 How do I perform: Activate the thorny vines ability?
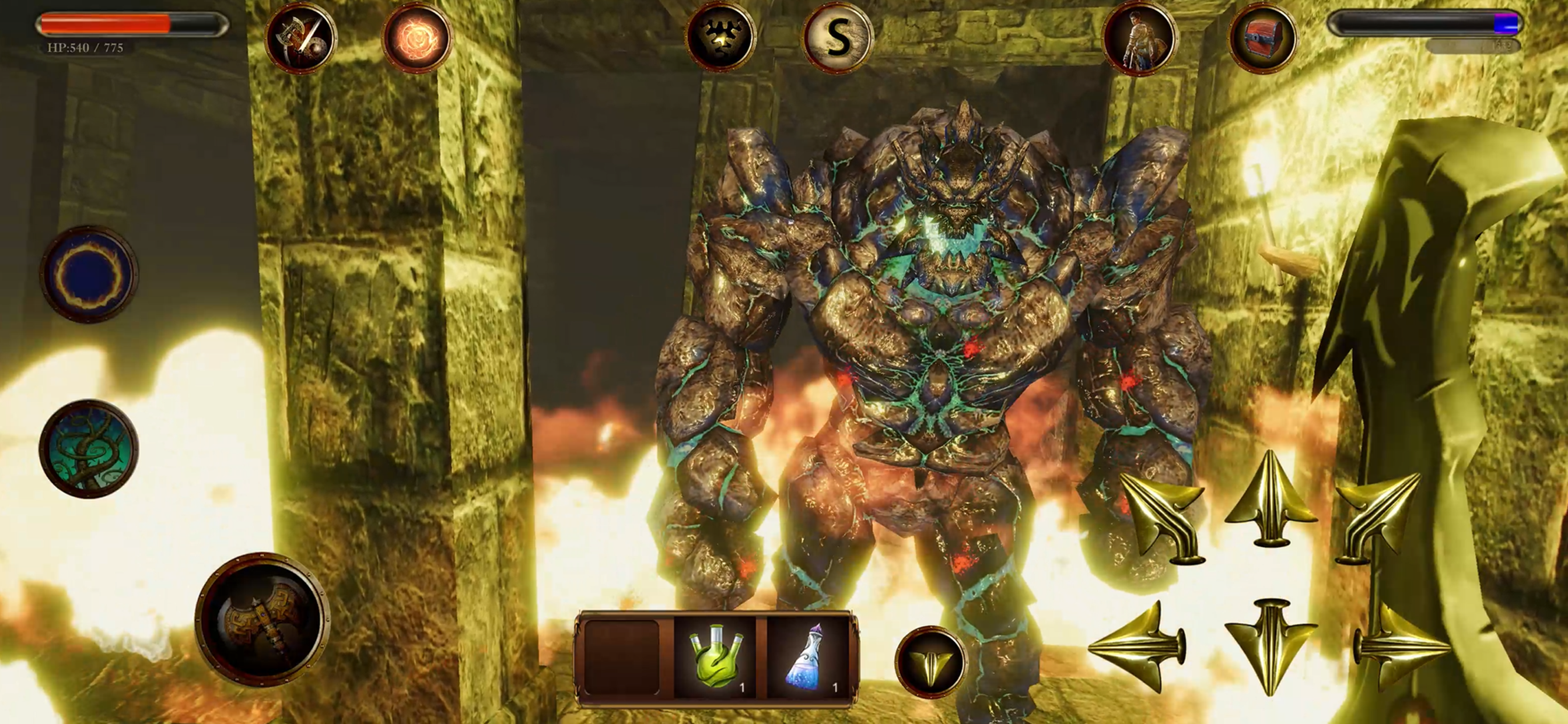(x=89, y=449)
